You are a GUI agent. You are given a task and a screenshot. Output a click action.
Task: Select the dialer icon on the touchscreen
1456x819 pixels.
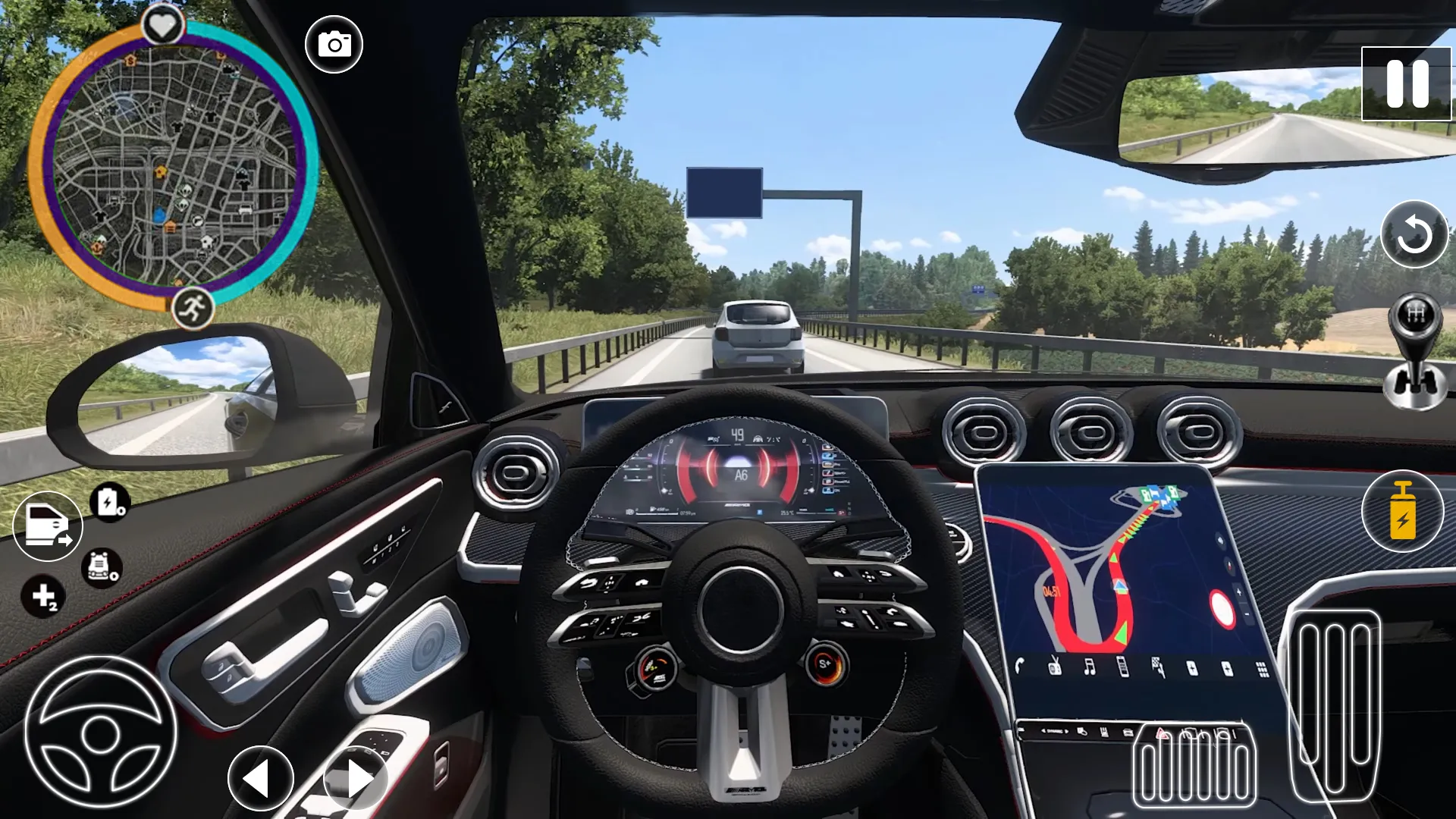click(1122, 667)
